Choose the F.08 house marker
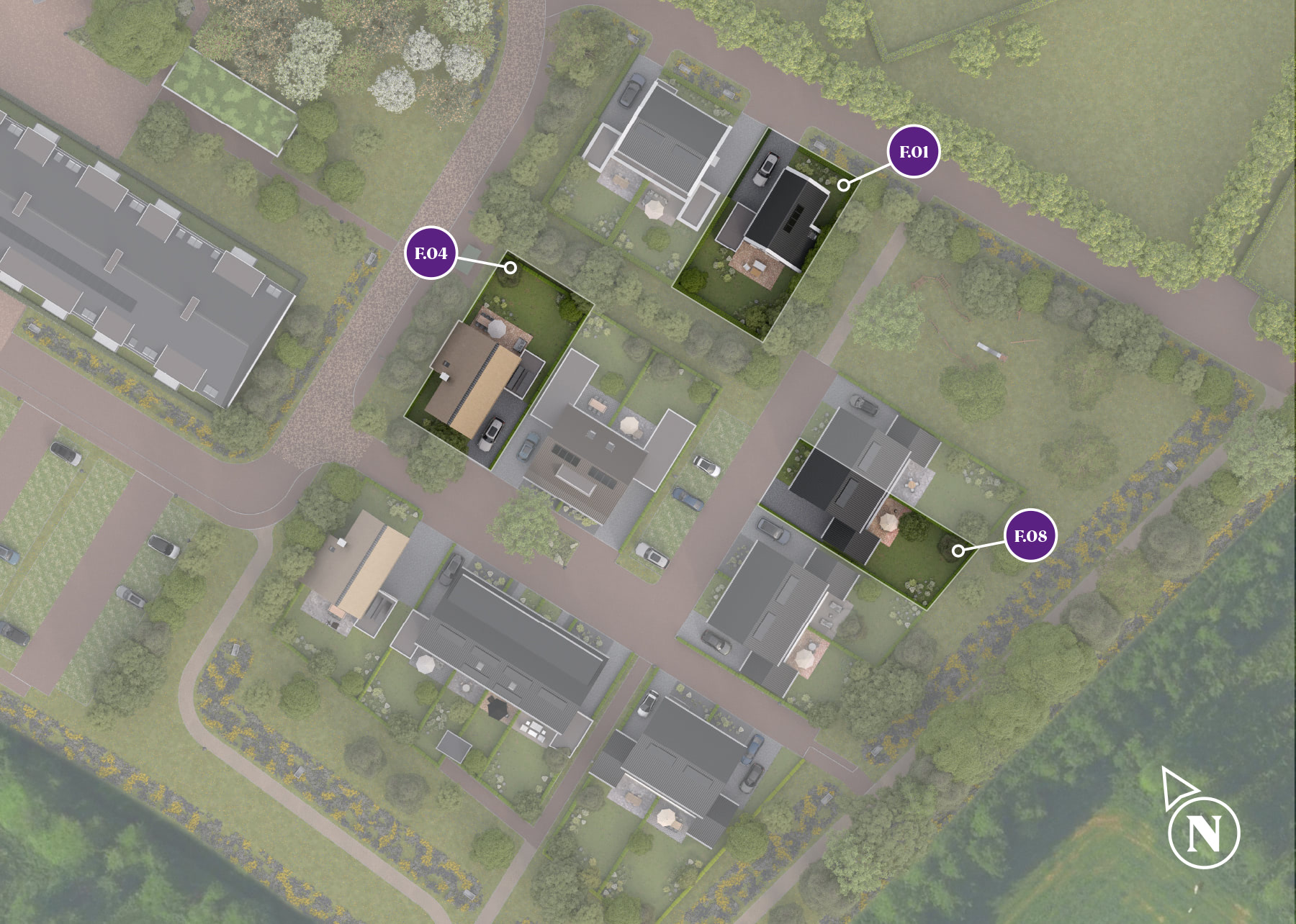This screenshot has height=924, width=1296. click(x=1030, y=536)
